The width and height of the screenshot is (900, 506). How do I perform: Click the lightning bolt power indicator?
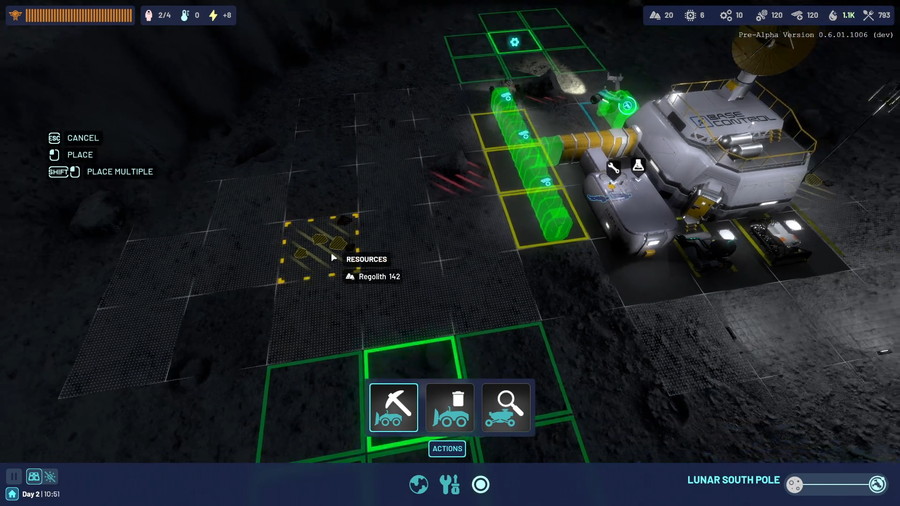tap(213, 15)
